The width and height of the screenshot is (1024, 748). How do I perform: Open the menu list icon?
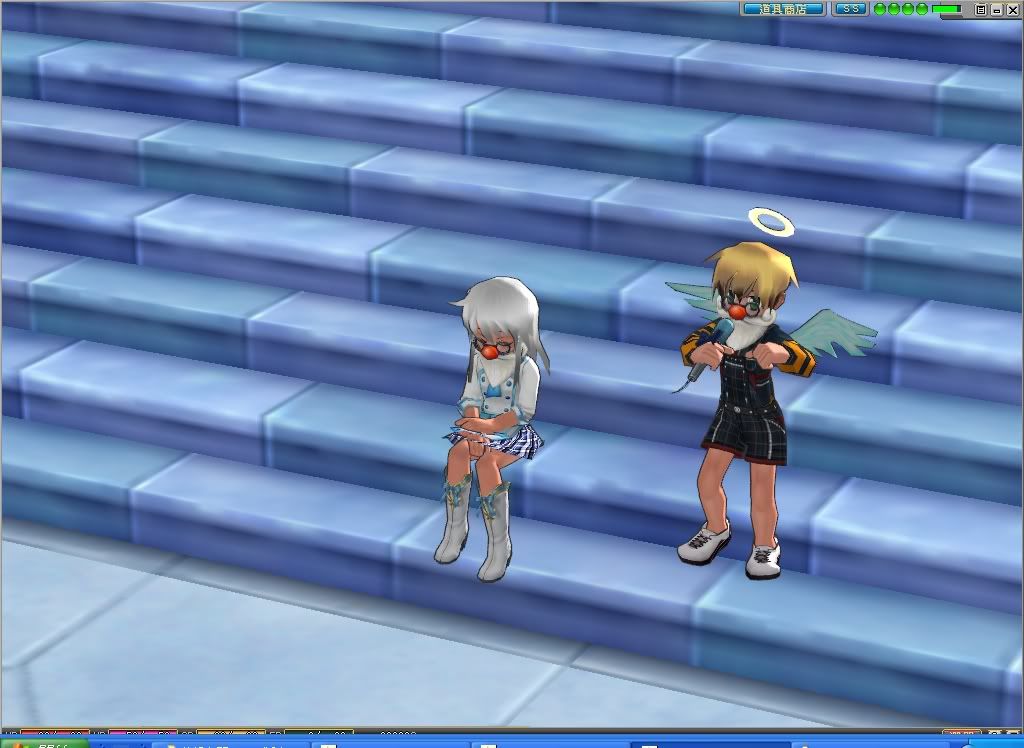981,9
